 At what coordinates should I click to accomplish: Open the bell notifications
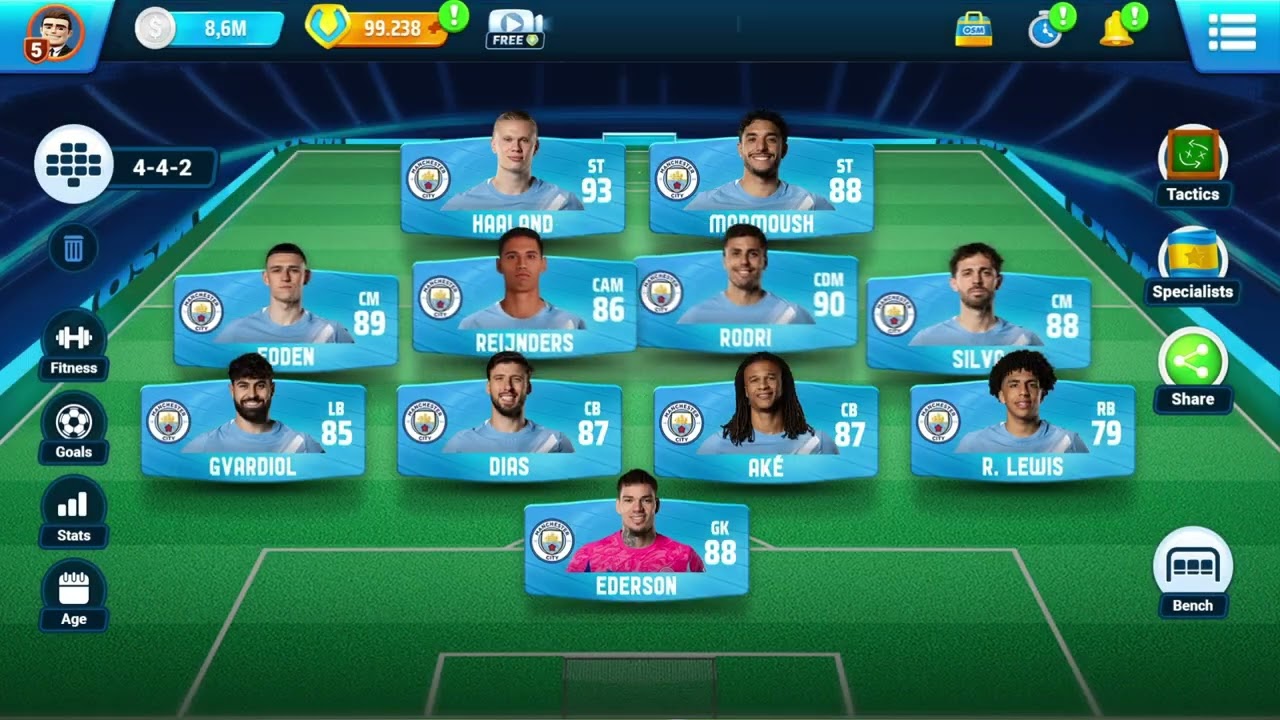pos(1116,30)
